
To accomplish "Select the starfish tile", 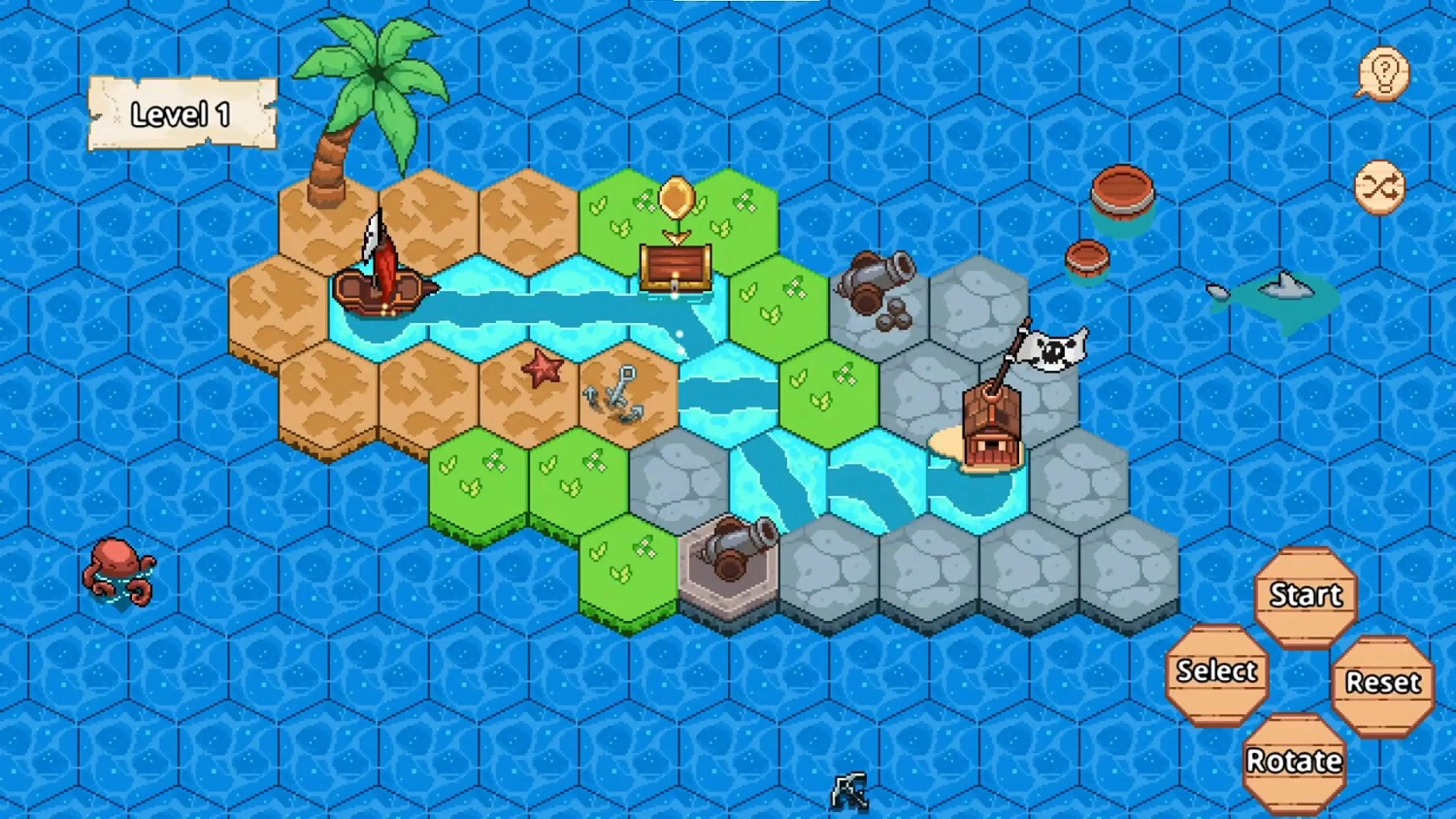I will pos(542,369).
